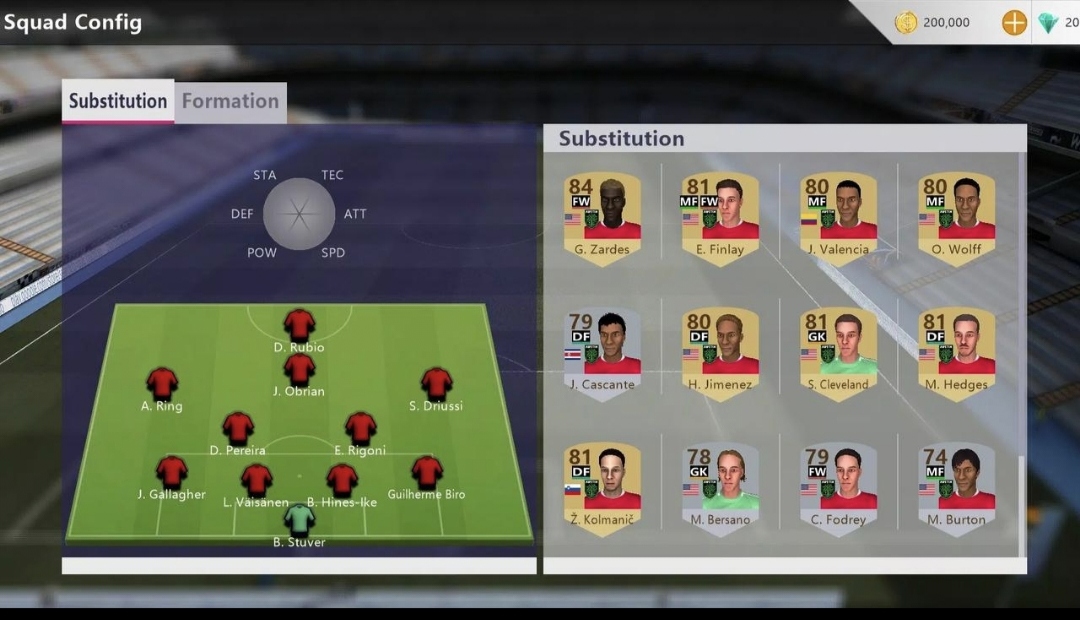Select striker D. Rubio on the pitch
The image size is (1080, 620).
[299, 326]
